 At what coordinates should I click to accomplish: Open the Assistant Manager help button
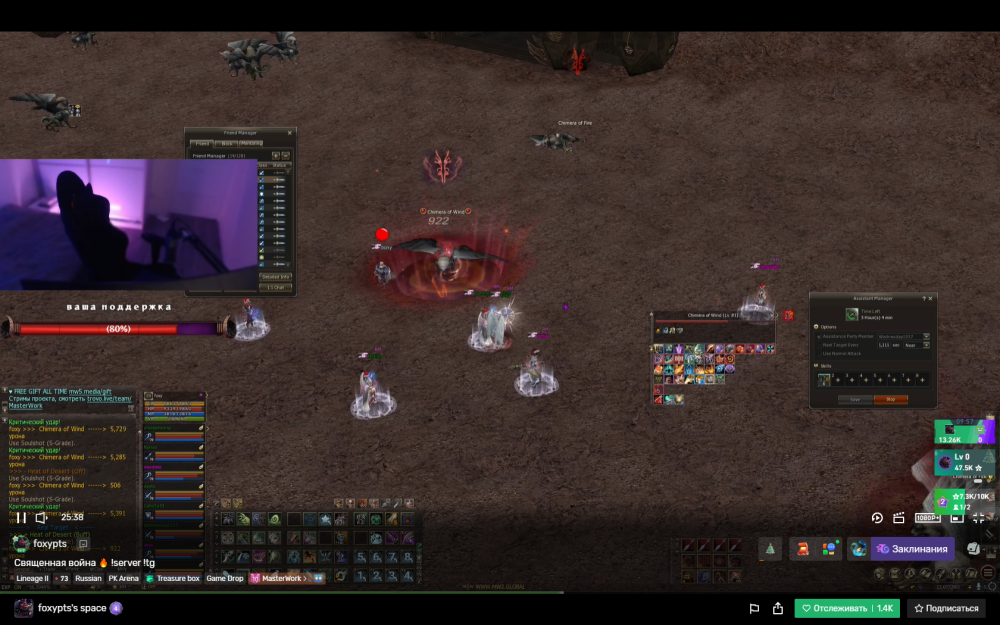pyautogui.click(x=923, y=298)
